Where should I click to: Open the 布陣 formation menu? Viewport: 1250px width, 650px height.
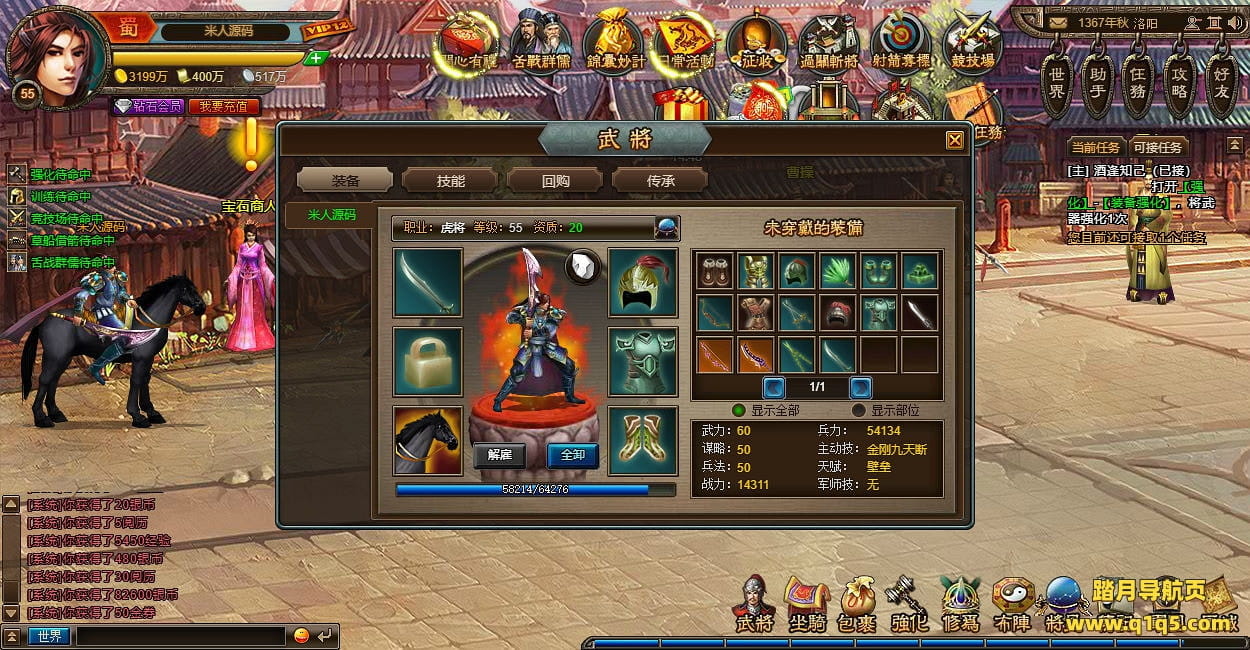point(1011,605)
